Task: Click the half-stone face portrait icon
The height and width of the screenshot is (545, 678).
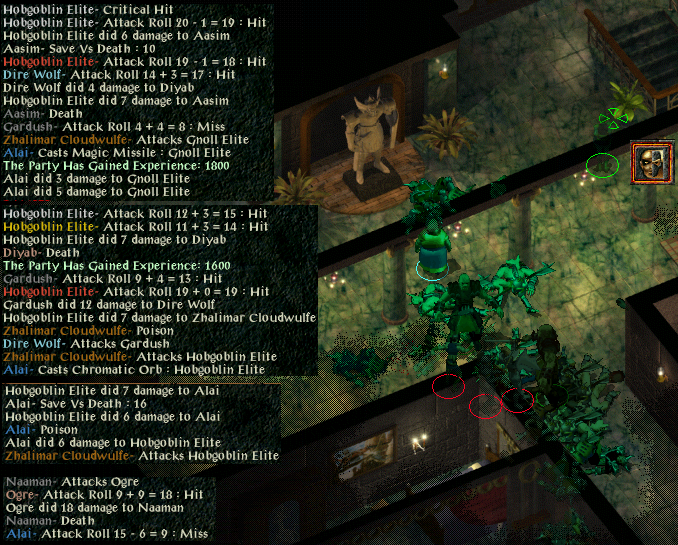Action: (652, 162)
